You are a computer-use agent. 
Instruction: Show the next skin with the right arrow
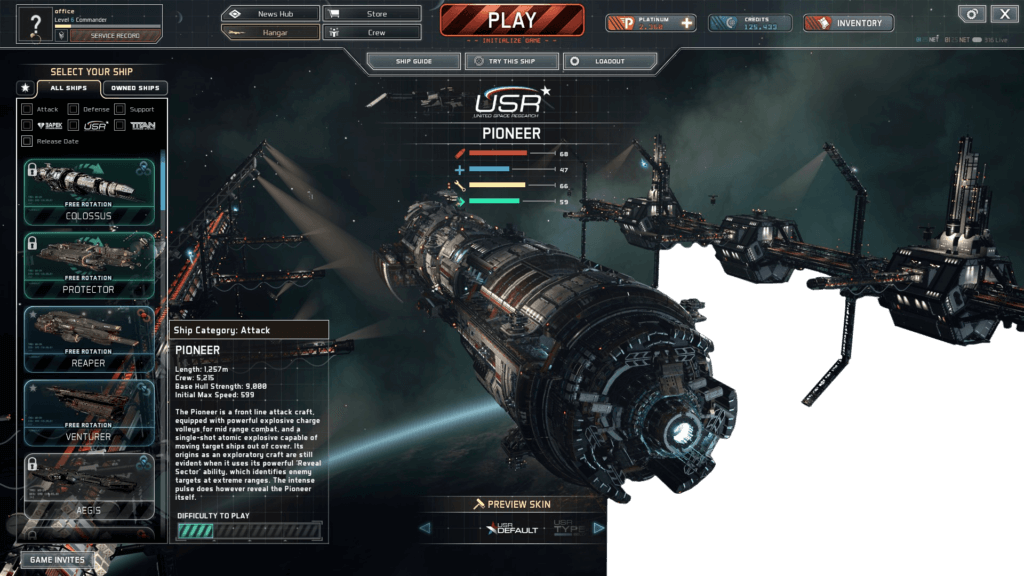(x=599, y=528)
